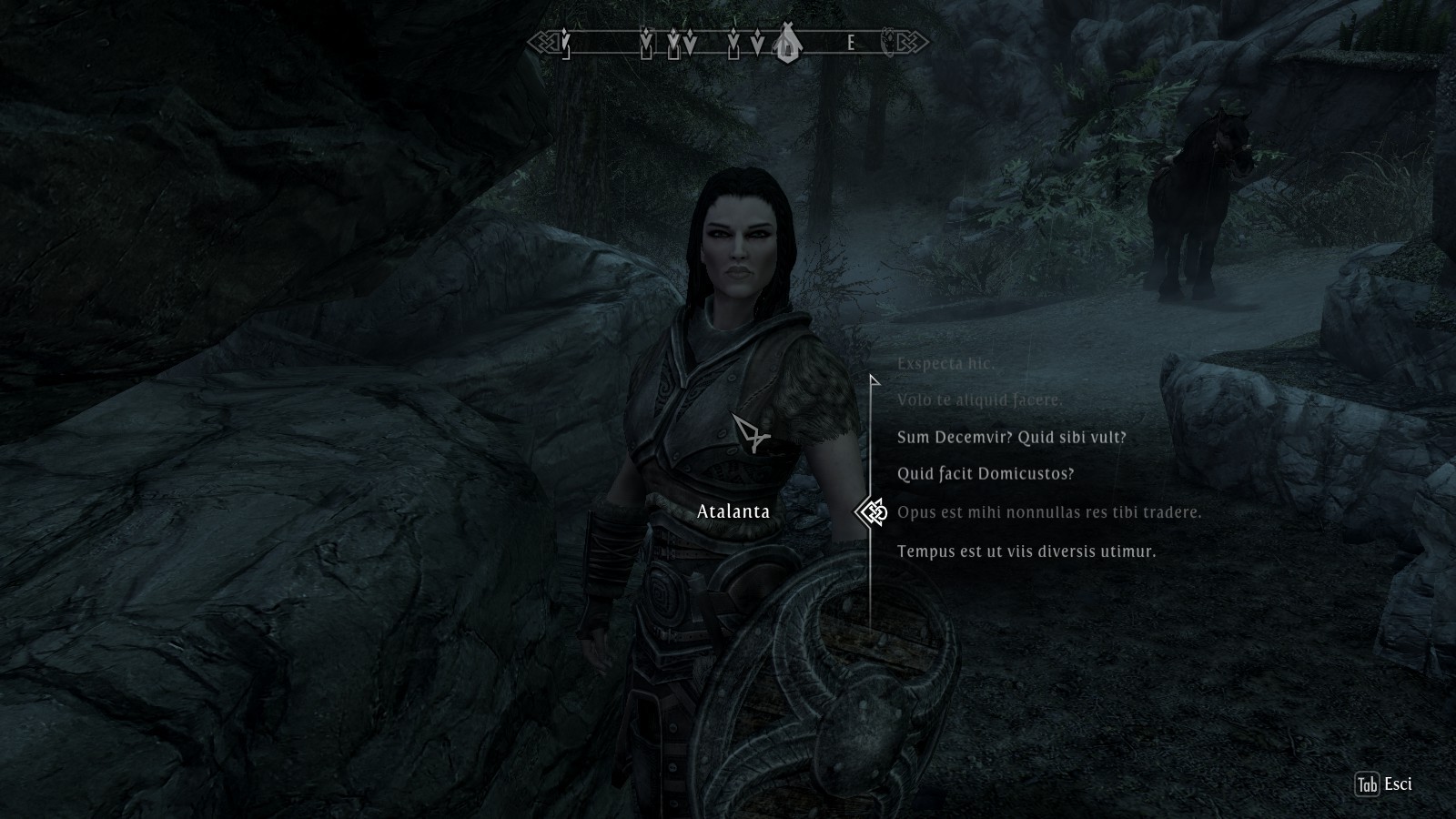
Task: Pick 'Tempus est ut viis diversis utimur.'
Action: tap(1026, 551)
